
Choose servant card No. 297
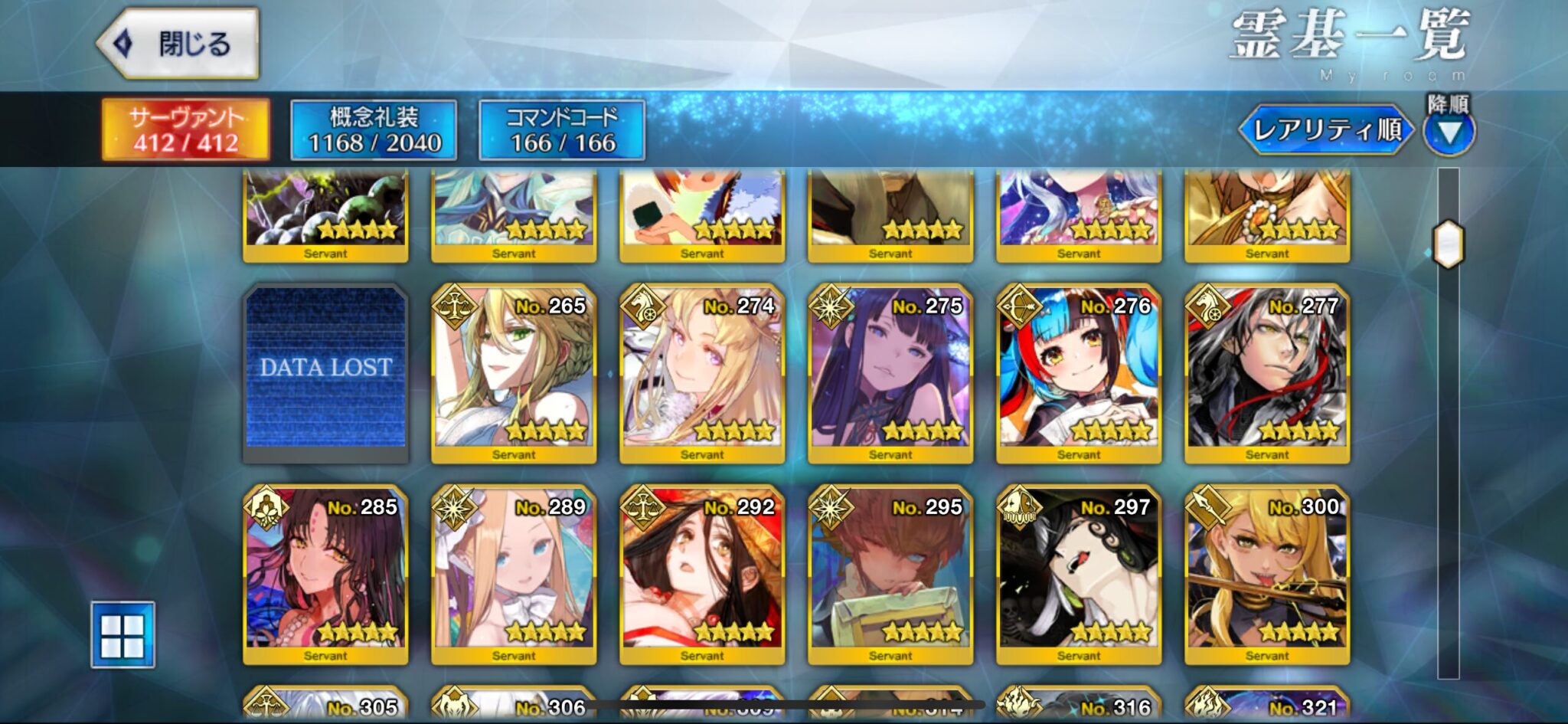pyautogui.click(x=1079, y=574)
